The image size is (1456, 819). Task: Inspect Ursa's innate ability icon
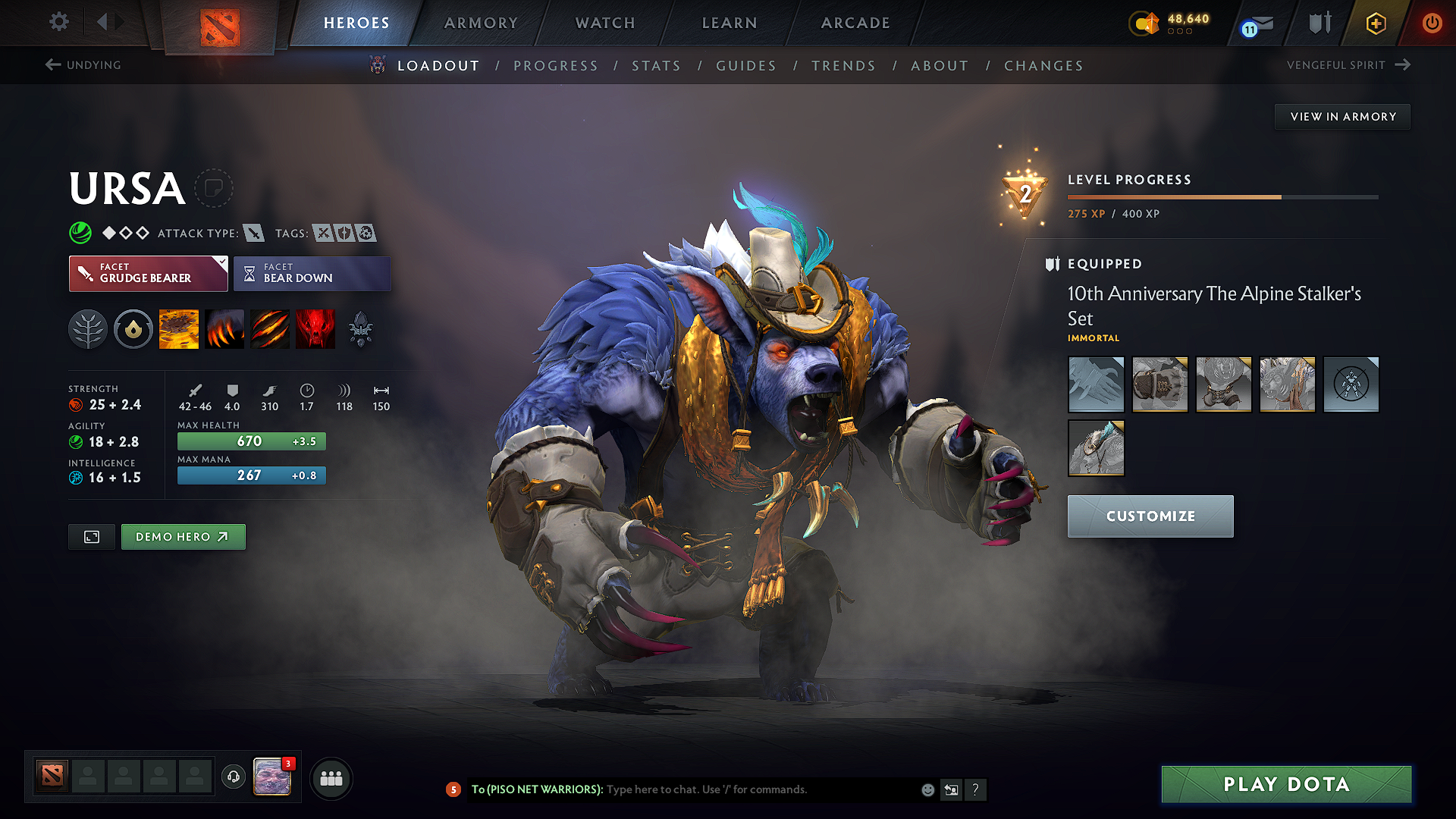133,328
